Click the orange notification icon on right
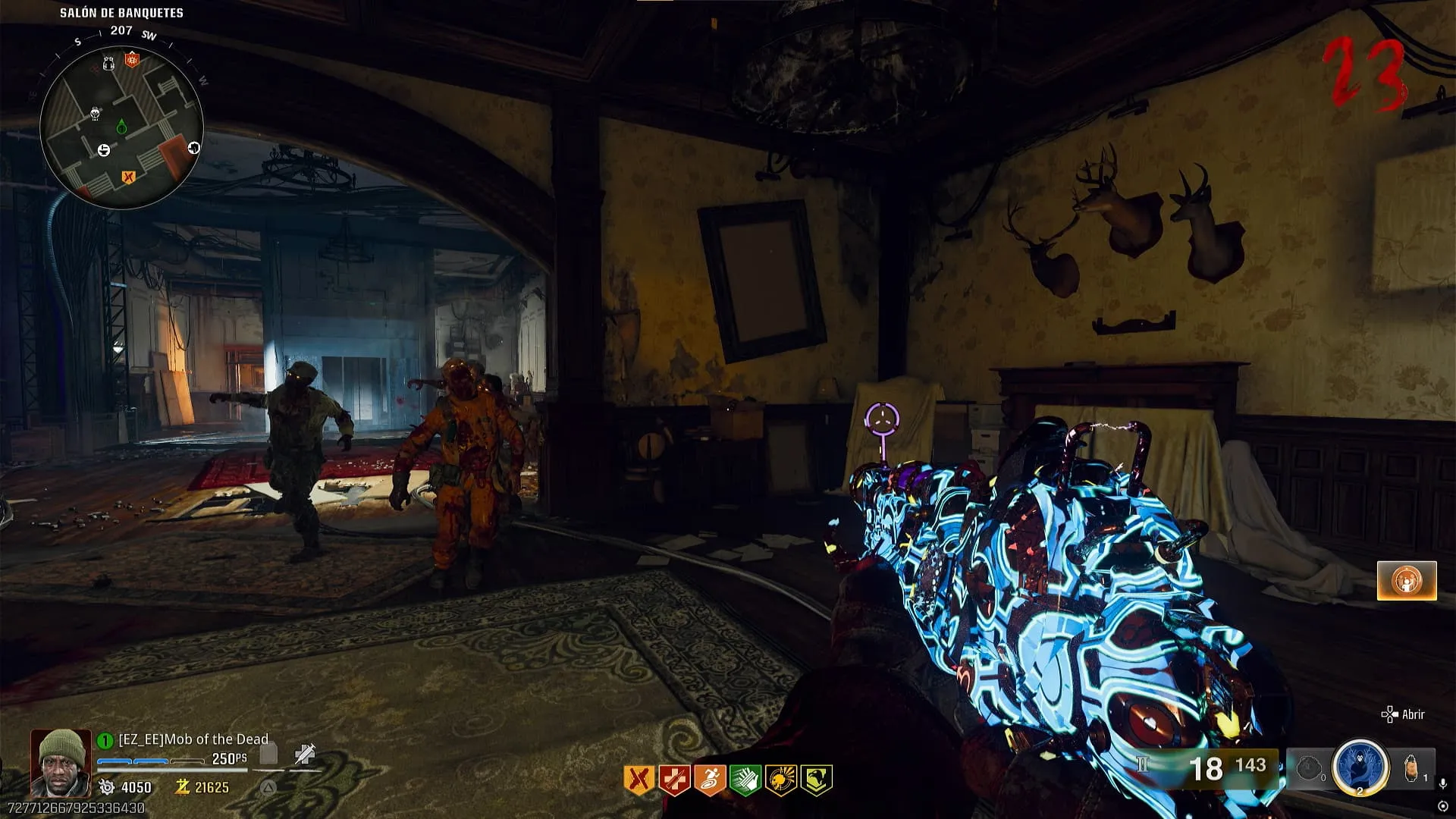The width and height of the screenshot is (1456, 819). pos(1407,581)
